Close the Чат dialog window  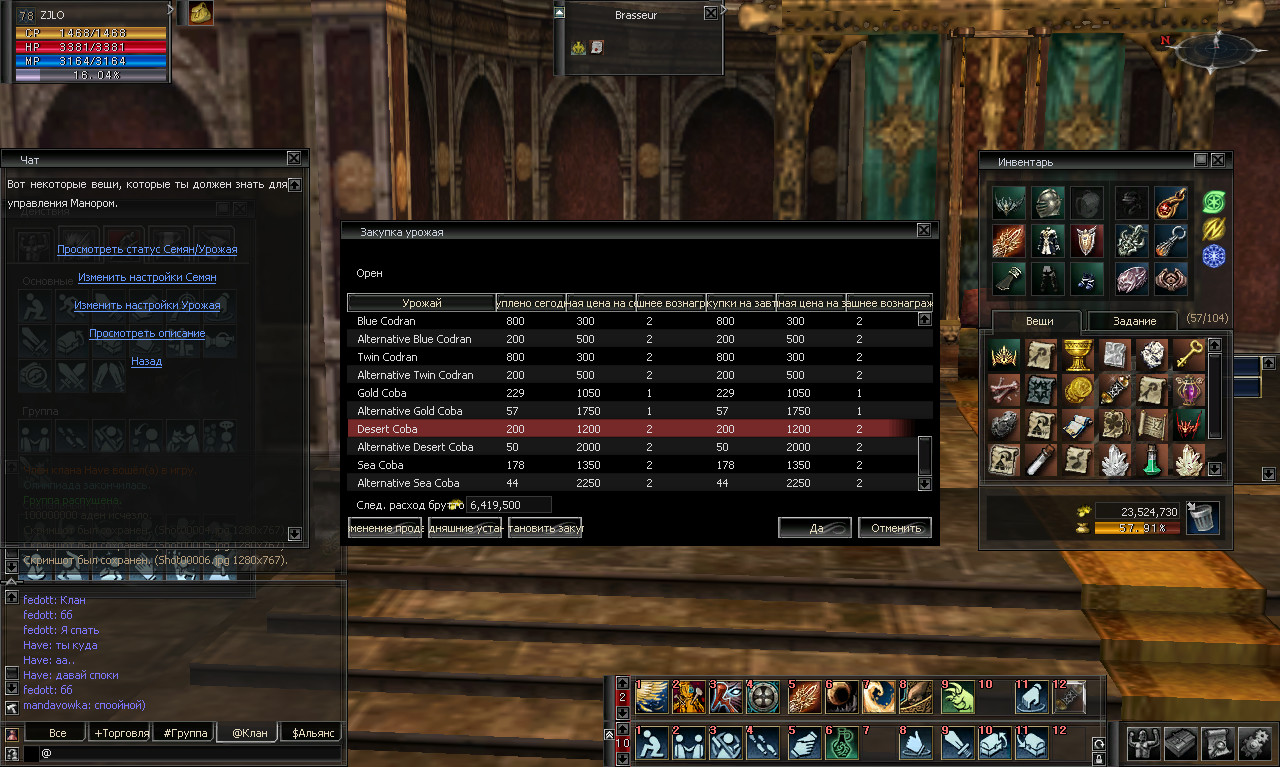click(x=294, y=158)
